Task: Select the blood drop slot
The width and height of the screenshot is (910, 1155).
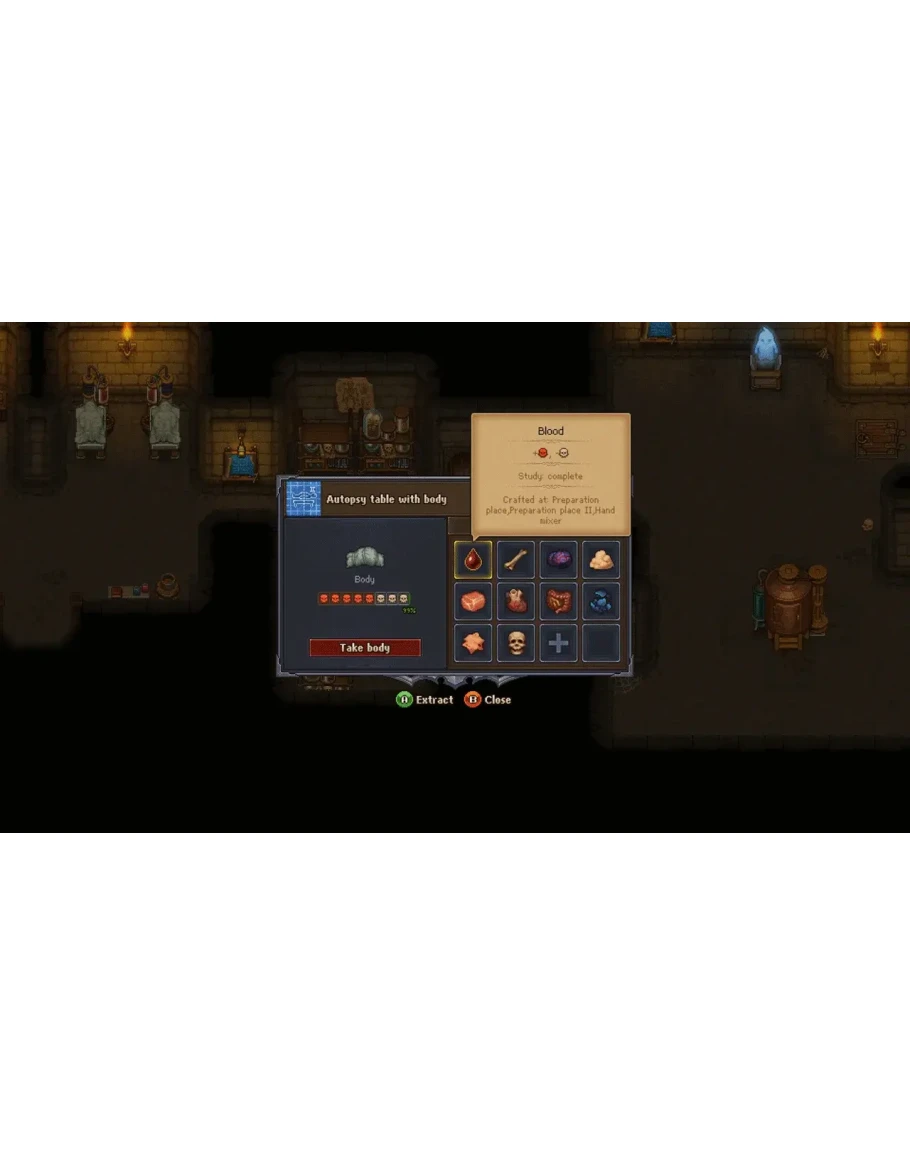Action: pyautogui.click(x=473, y=560)
